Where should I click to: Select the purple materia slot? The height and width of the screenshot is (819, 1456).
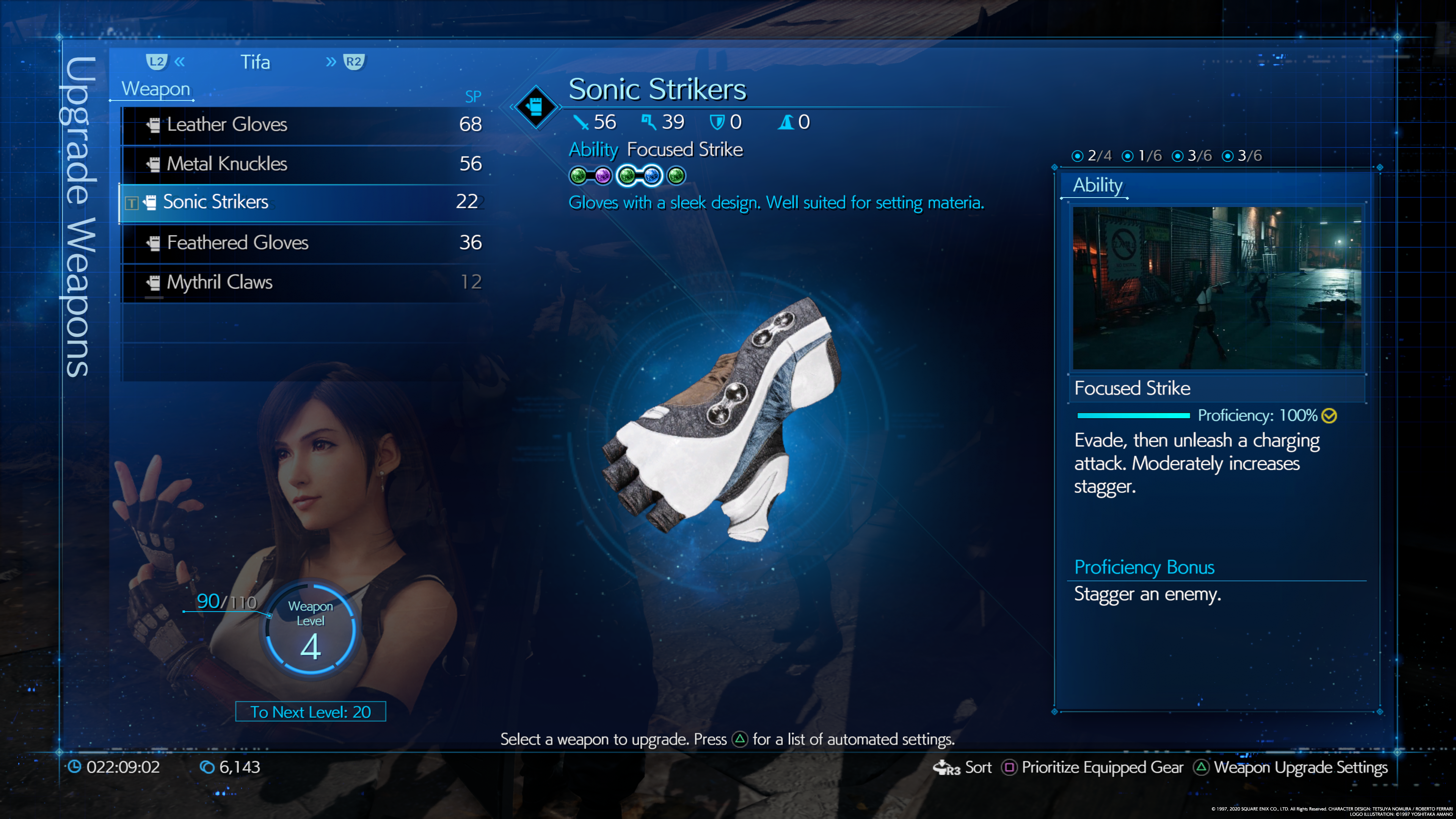tap(602, 176)
